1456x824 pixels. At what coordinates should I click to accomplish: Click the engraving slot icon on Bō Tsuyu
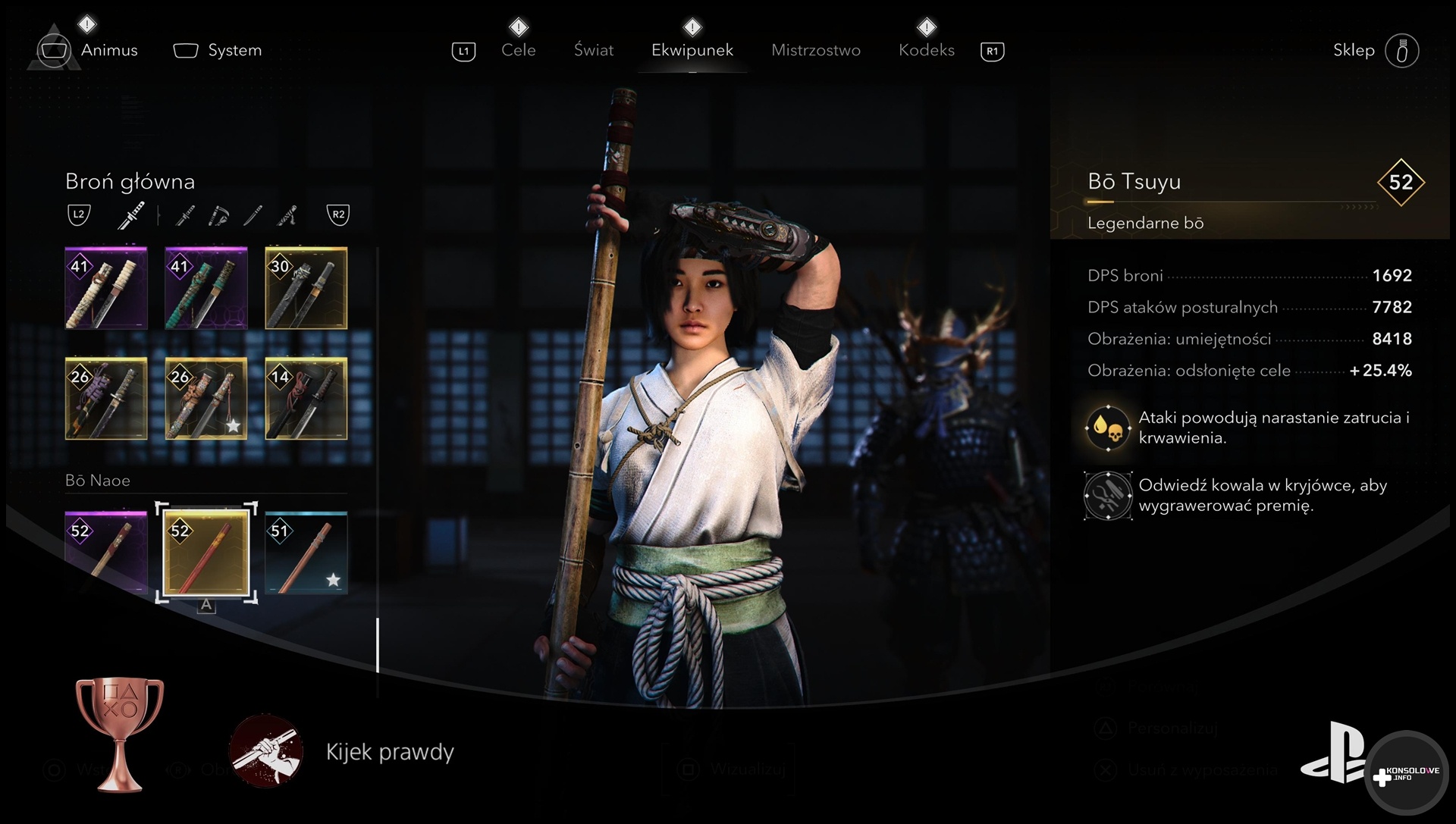pos(1107,496)
